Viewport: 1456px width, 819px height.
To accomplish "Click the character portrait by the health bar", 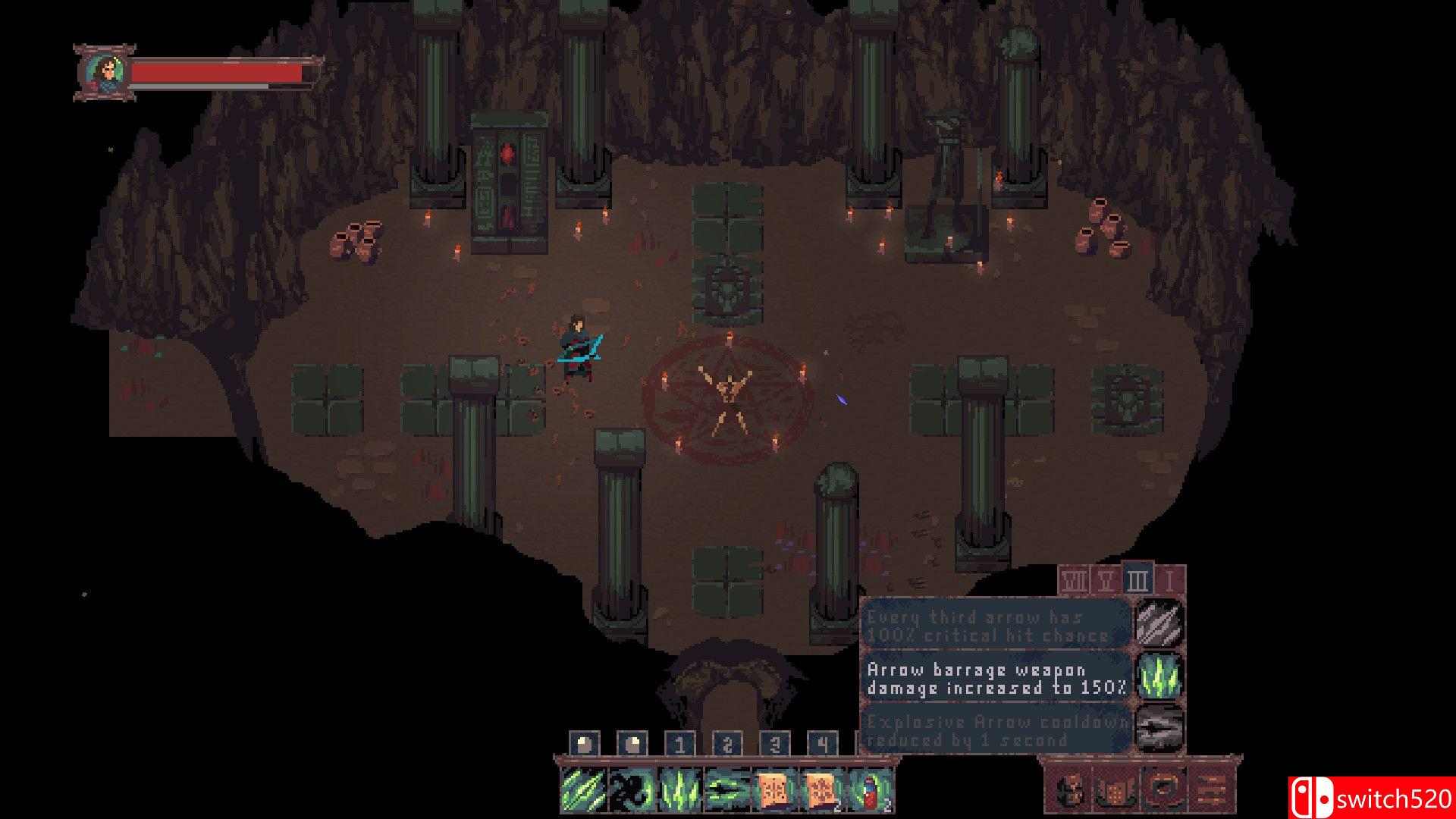I will 104,73.
